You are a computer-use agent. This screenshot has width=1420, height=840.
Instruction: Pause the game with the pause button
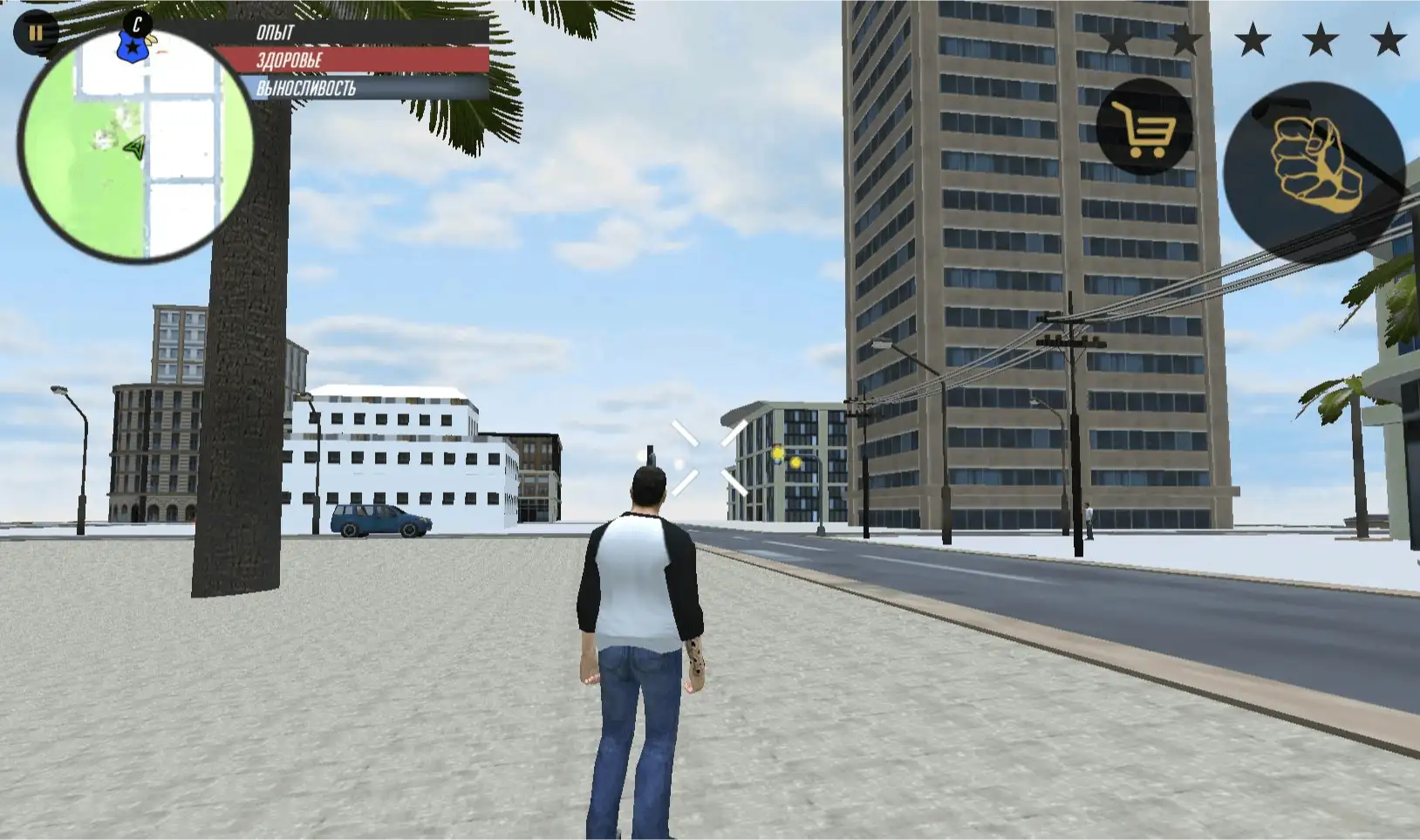tap(35, 34)
